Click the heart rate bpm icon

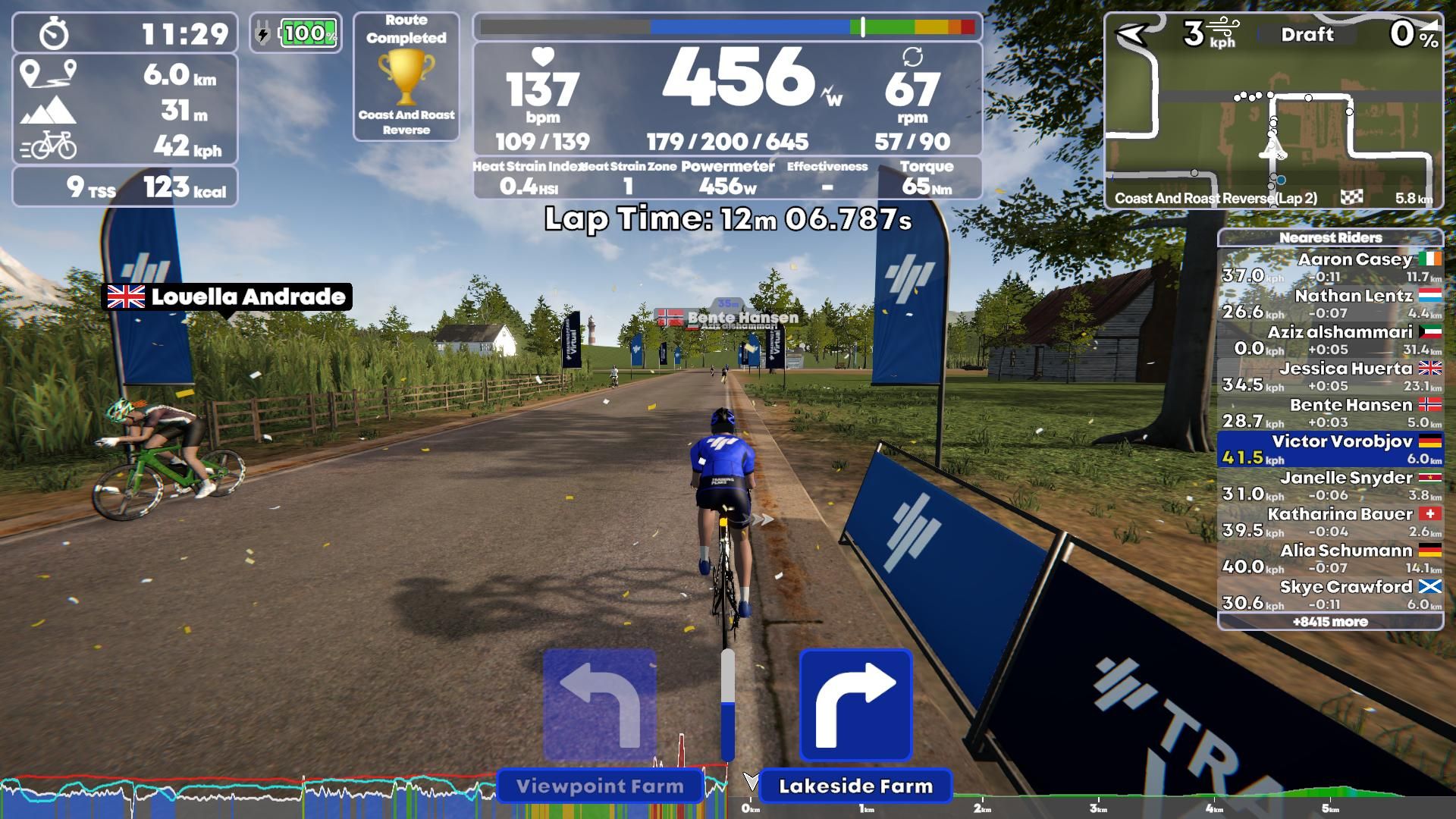tap(541, 56)
